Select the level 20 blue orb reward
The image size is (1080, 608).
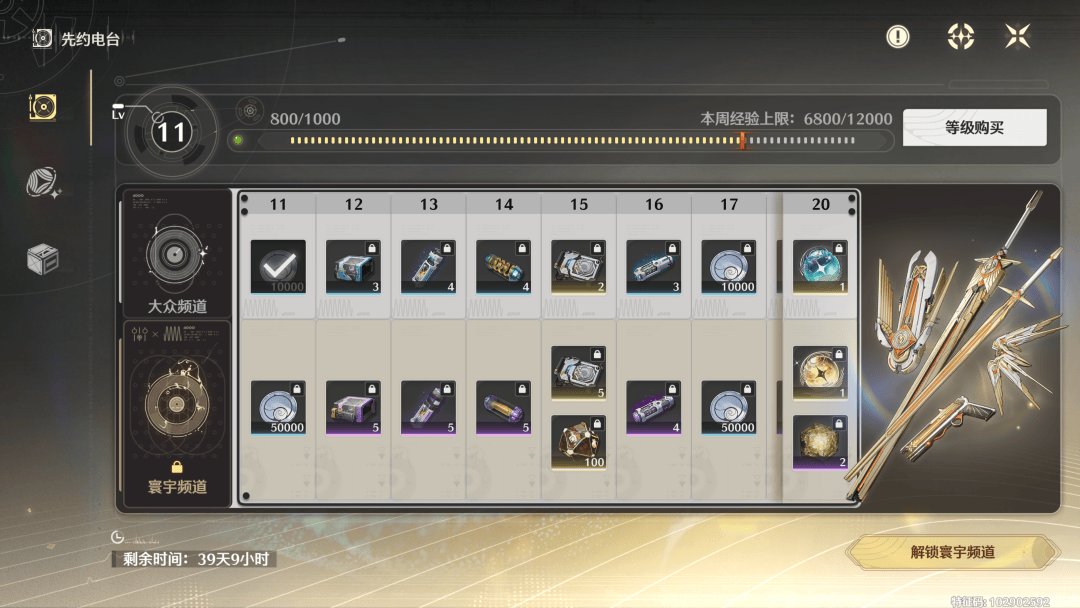click(820, 267)
